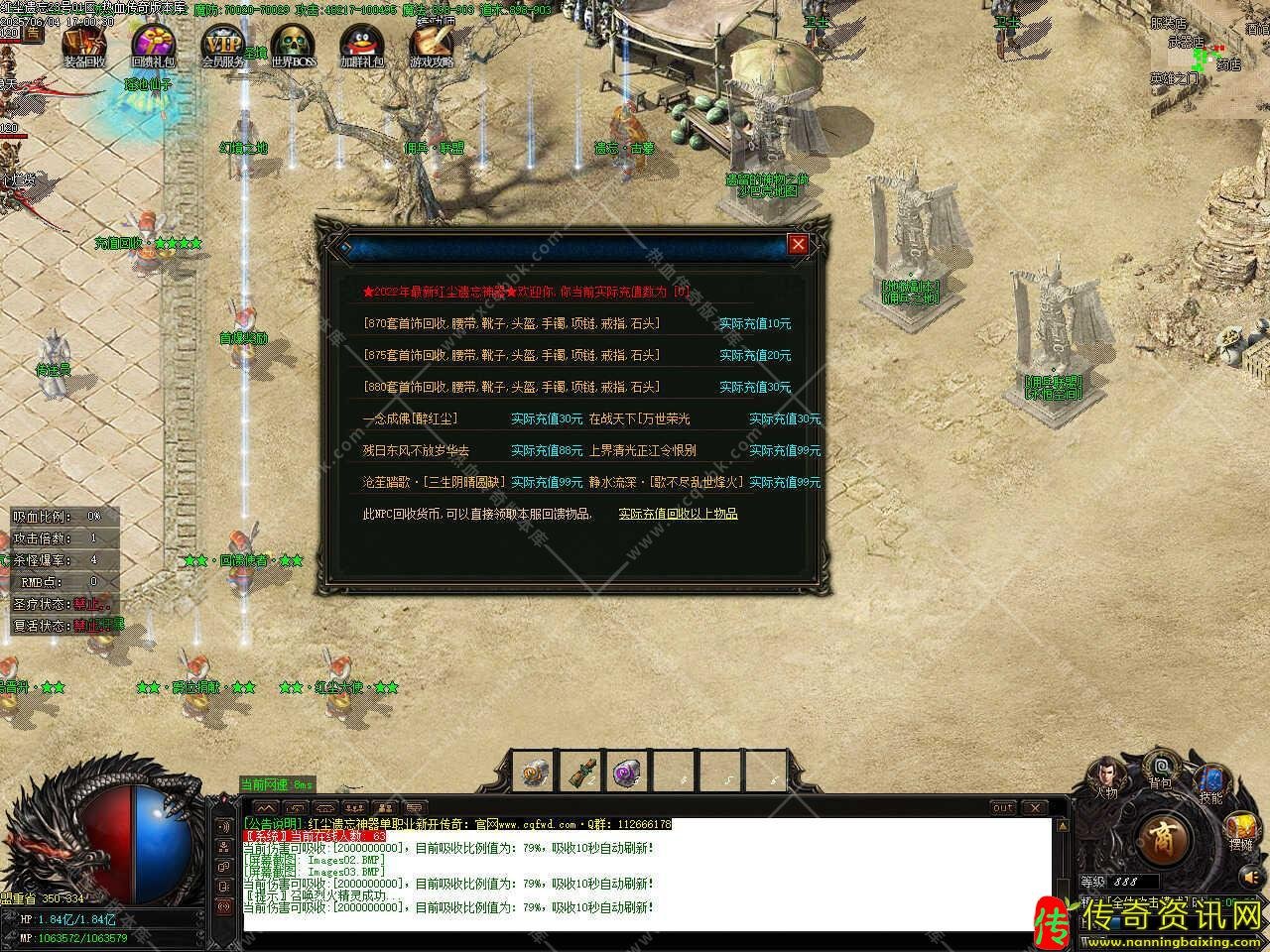Viewport: 1270px width, 952px height.
Task: Open the 背包 bag button
Action: pyautogui.click(x=1160, y=771)
